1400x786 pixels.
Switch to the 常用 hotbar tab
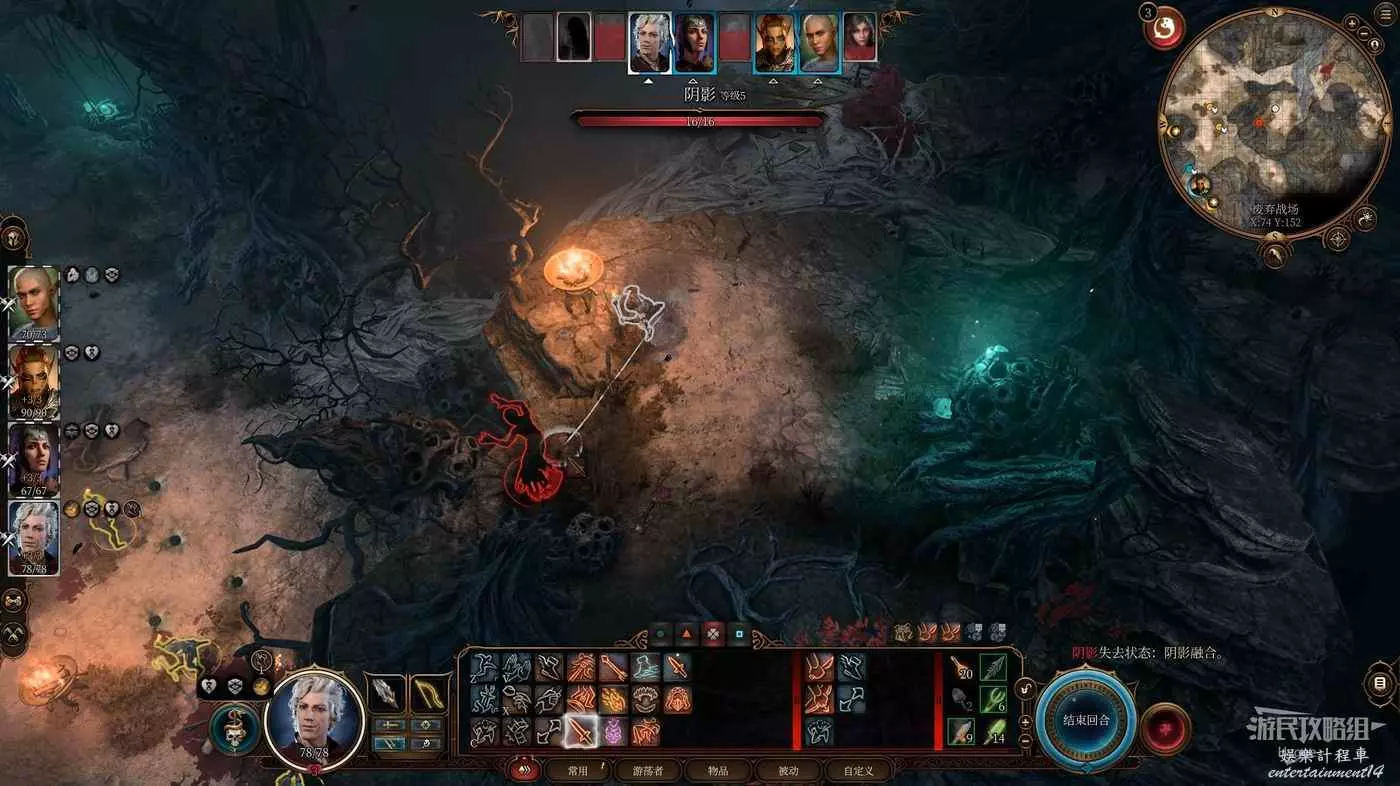(577, 770)
